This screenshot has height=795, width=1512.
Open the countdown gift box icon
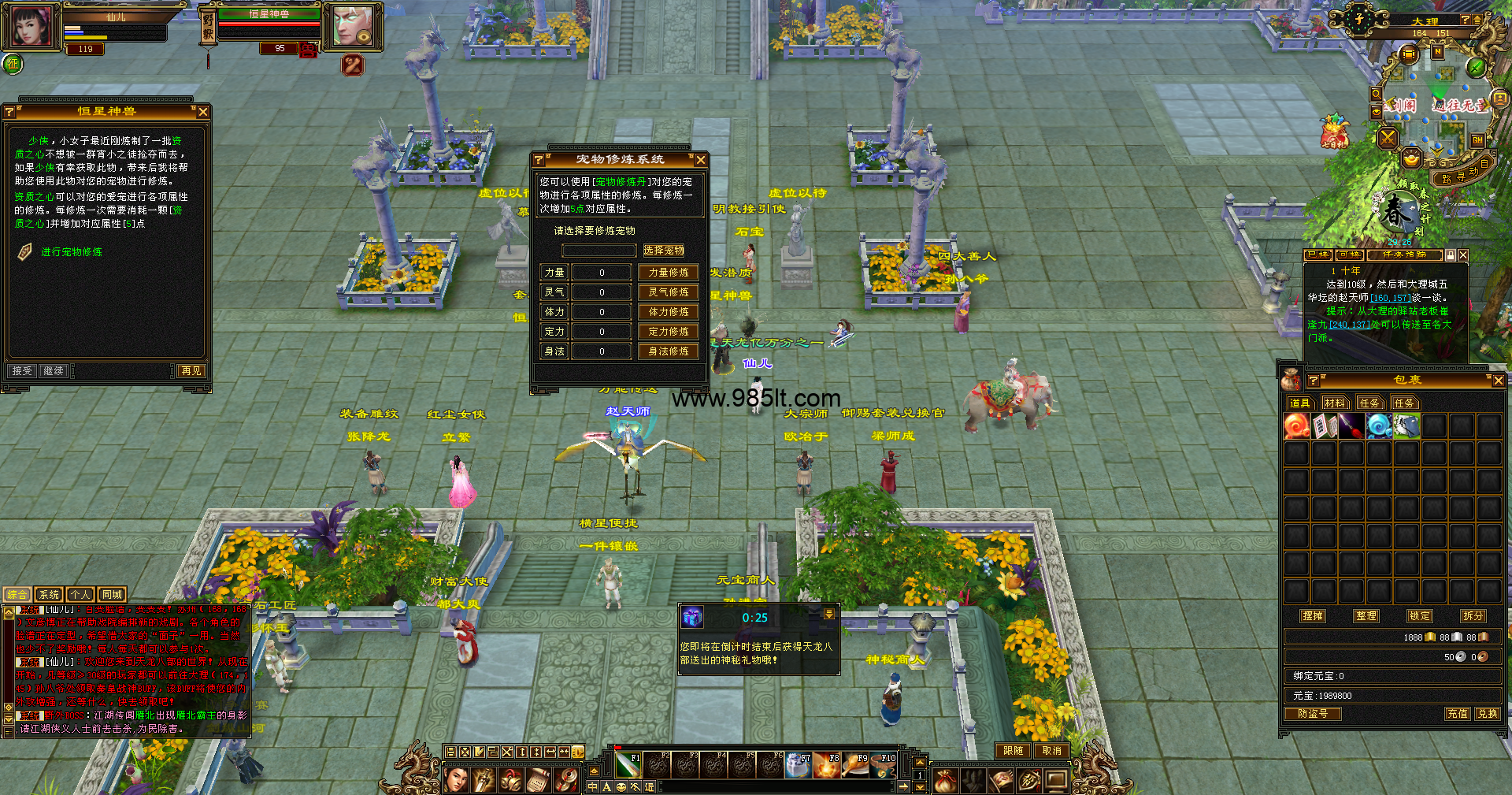[692, 618]
